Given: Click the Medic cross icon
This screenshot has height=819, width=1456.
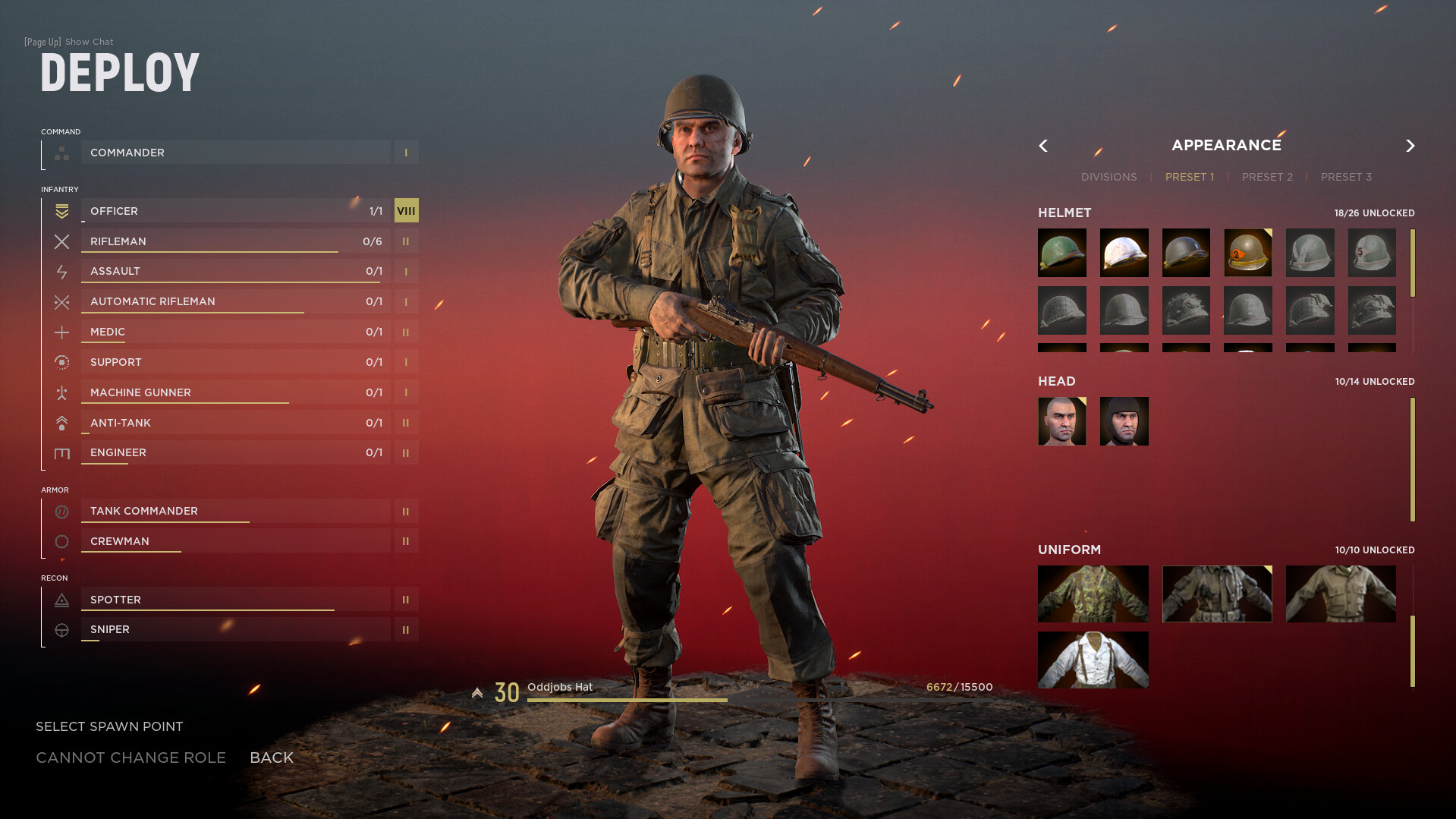Looking at the screenshot, I should (x=61, y=332).
